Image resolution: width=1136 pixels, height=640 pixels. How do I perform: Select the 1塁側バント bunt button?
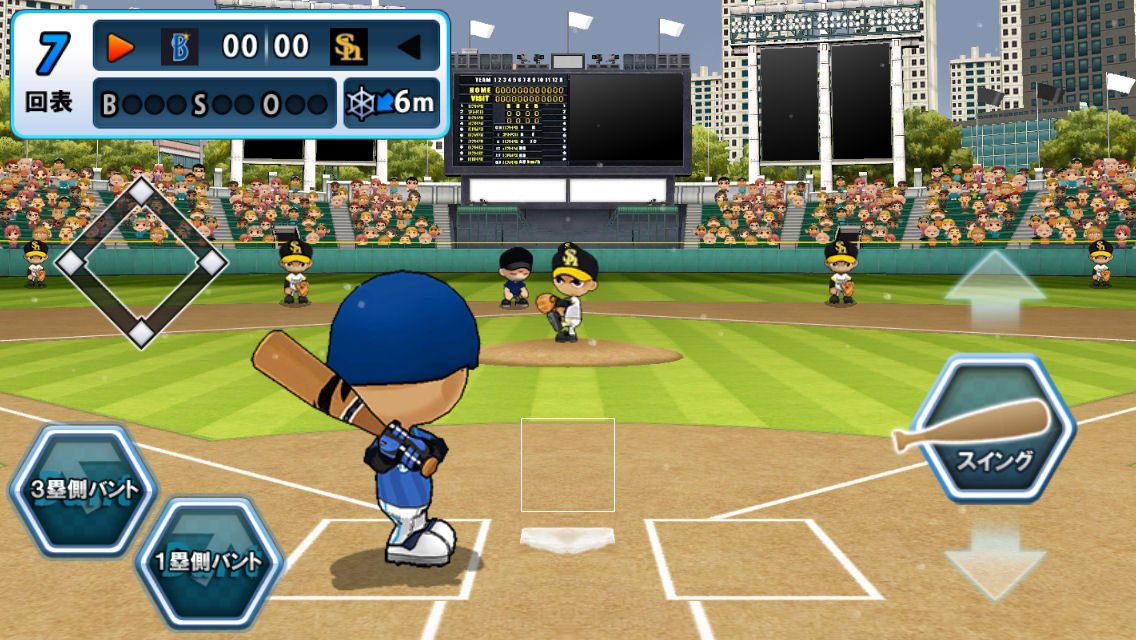[207, 561]
